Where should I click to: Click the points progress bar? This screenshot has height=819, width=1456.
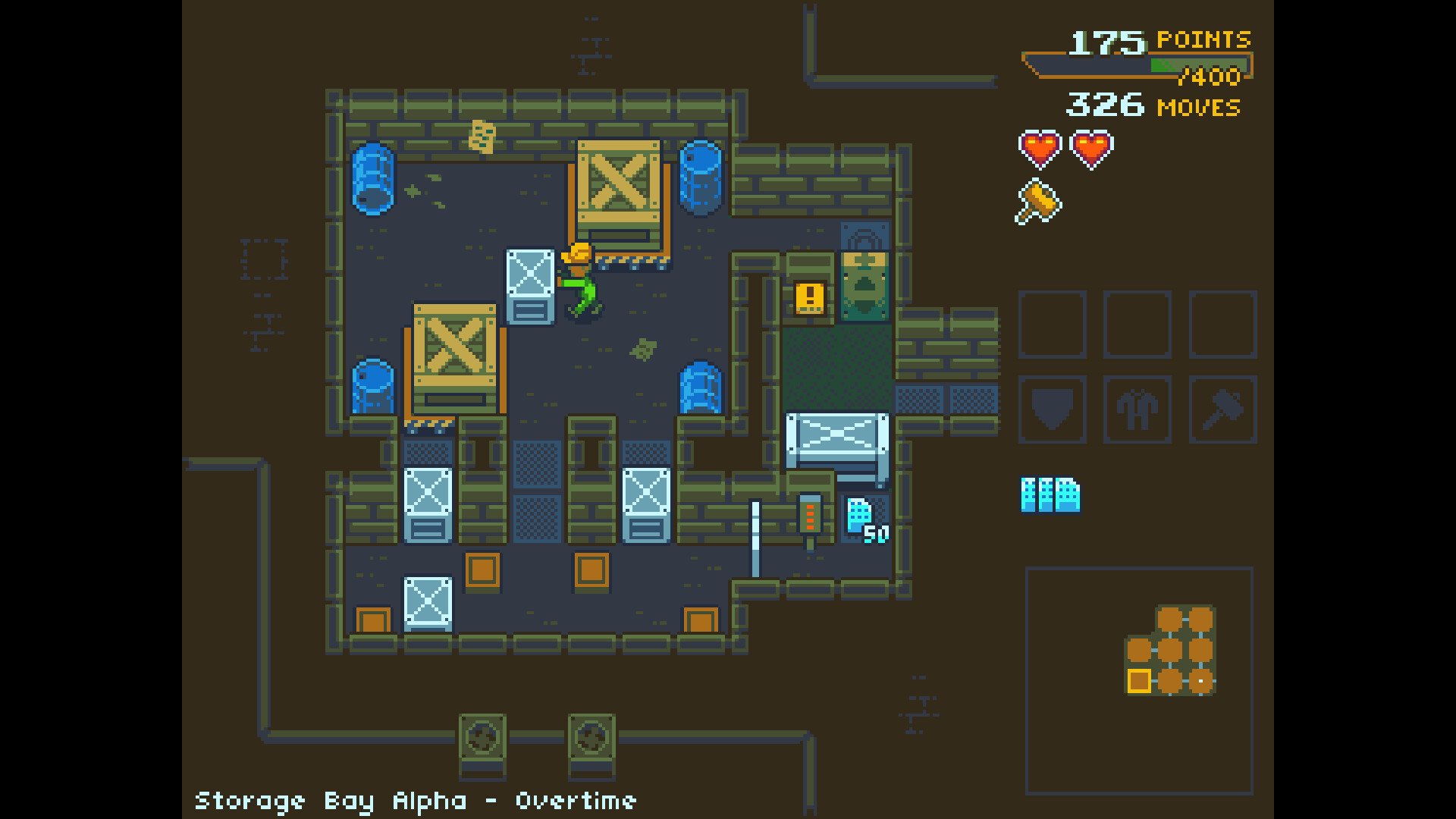click(x=1137, y=64)
